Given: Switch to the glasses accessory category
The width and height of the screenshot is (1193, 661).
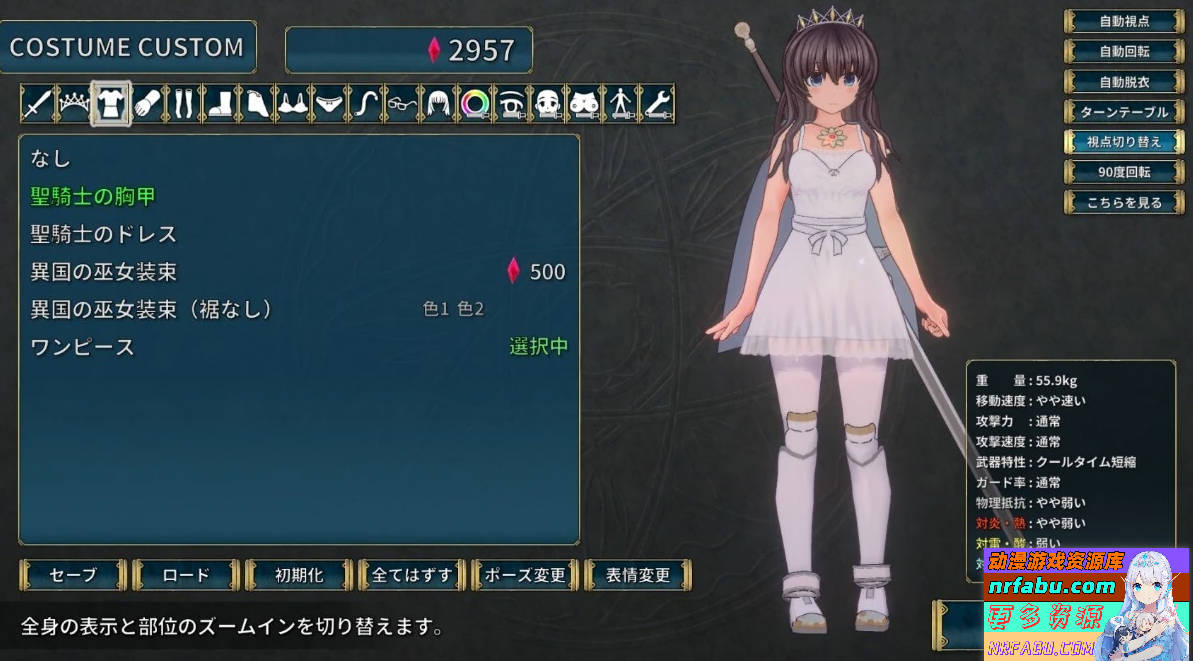Looking at the screenshot, I should coord(401,104).
